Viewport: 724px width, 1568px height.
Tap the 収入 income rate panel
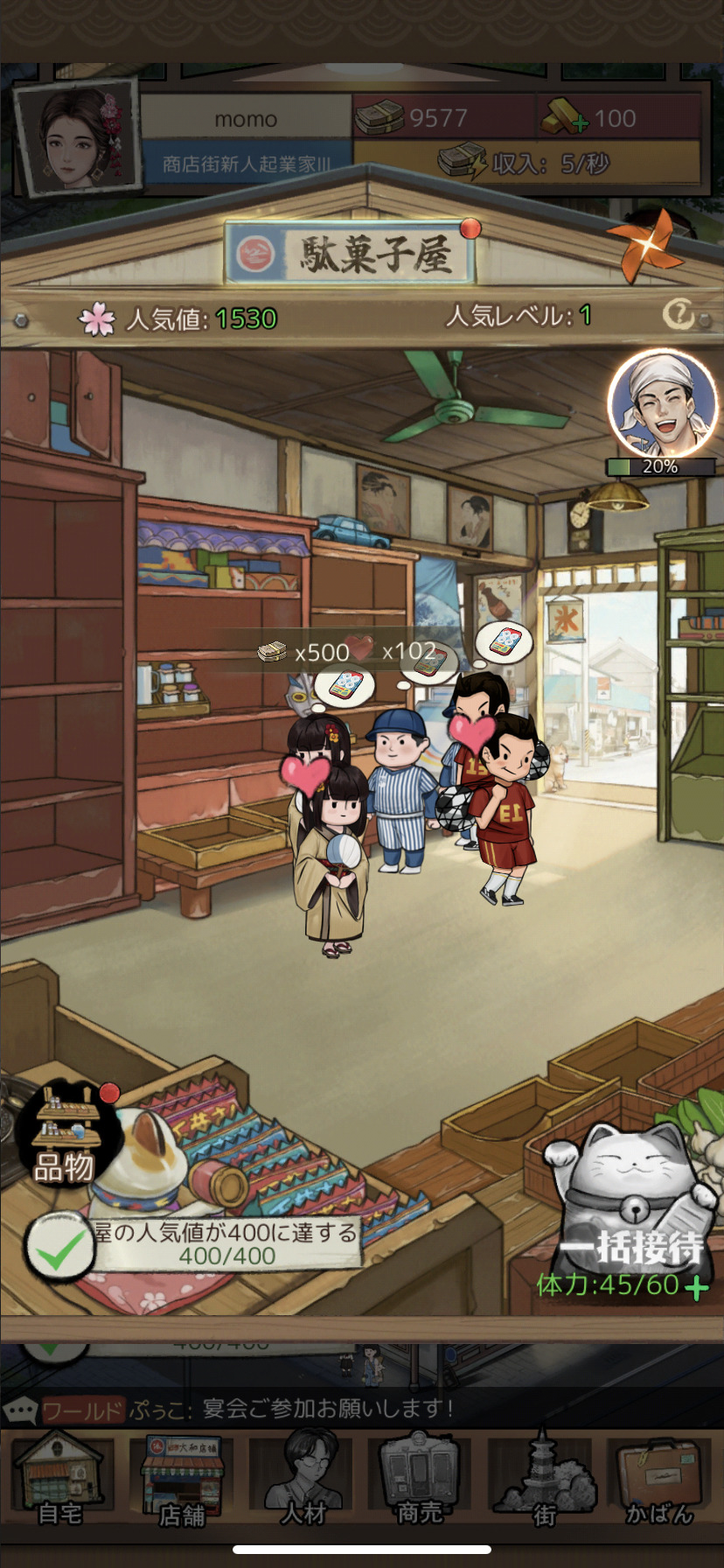(x=526, y=163)
